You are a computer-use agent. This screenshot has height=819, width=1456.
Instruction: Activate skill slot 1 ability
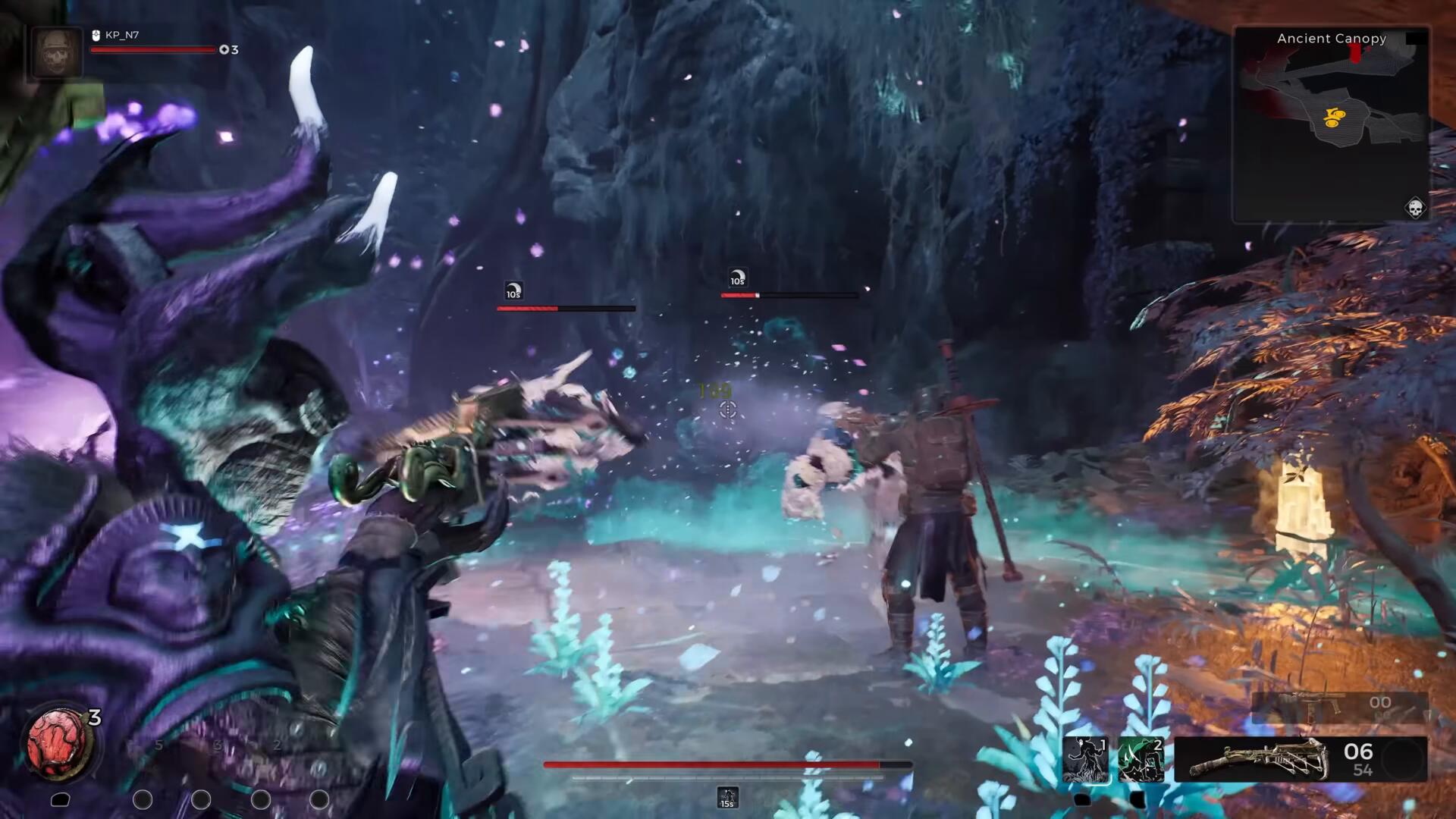click(1085, 759)
